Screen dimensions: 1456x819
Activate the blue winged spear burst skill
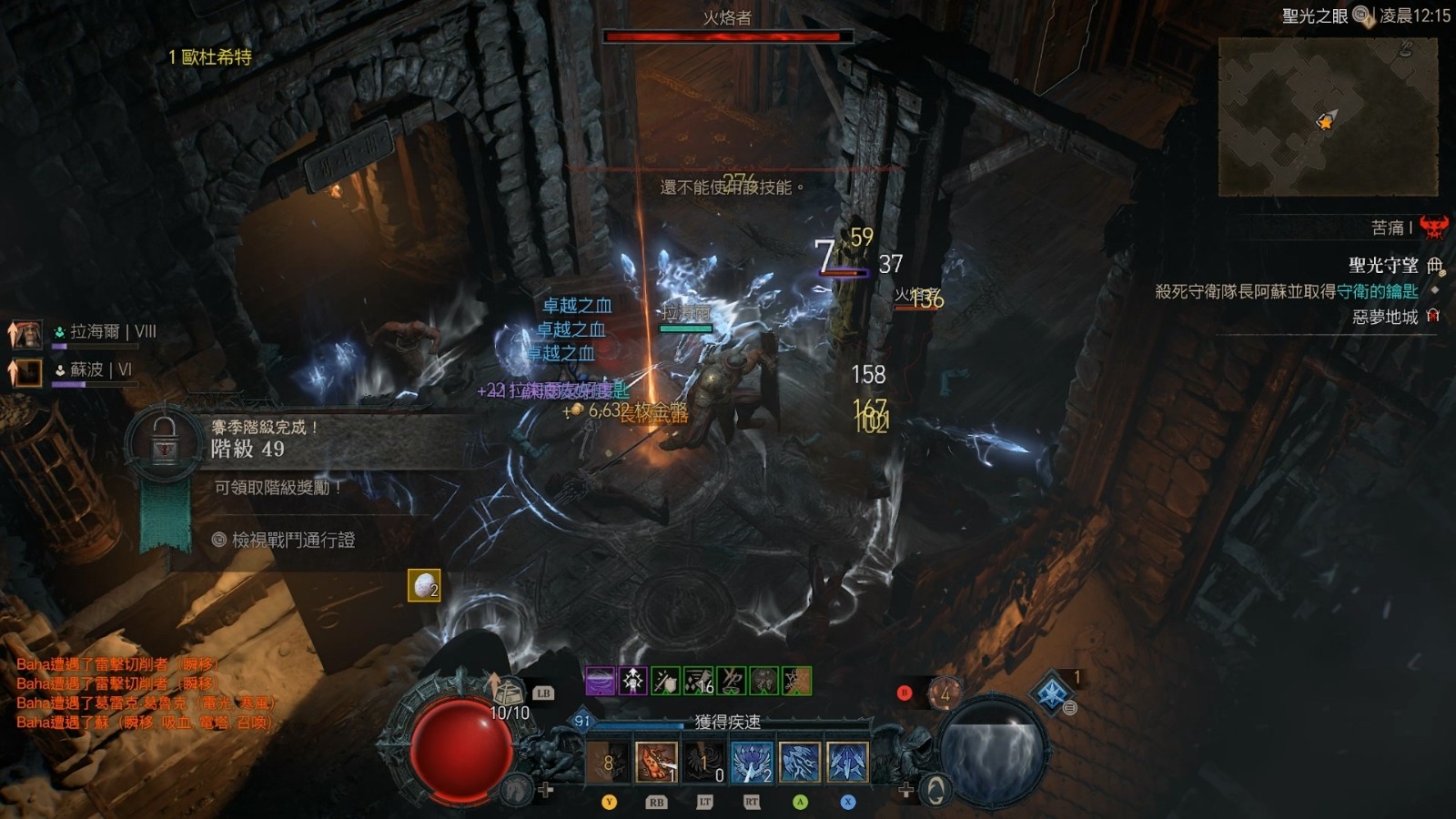coord(752,762)
